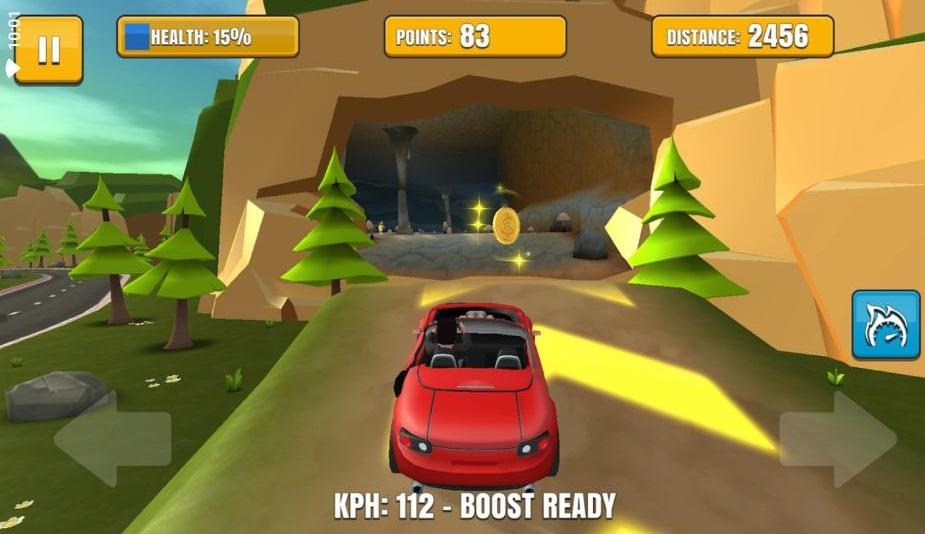Steer left with the left arrow
The height and width of the screenshot is (534, 925).
coord(111,438)
